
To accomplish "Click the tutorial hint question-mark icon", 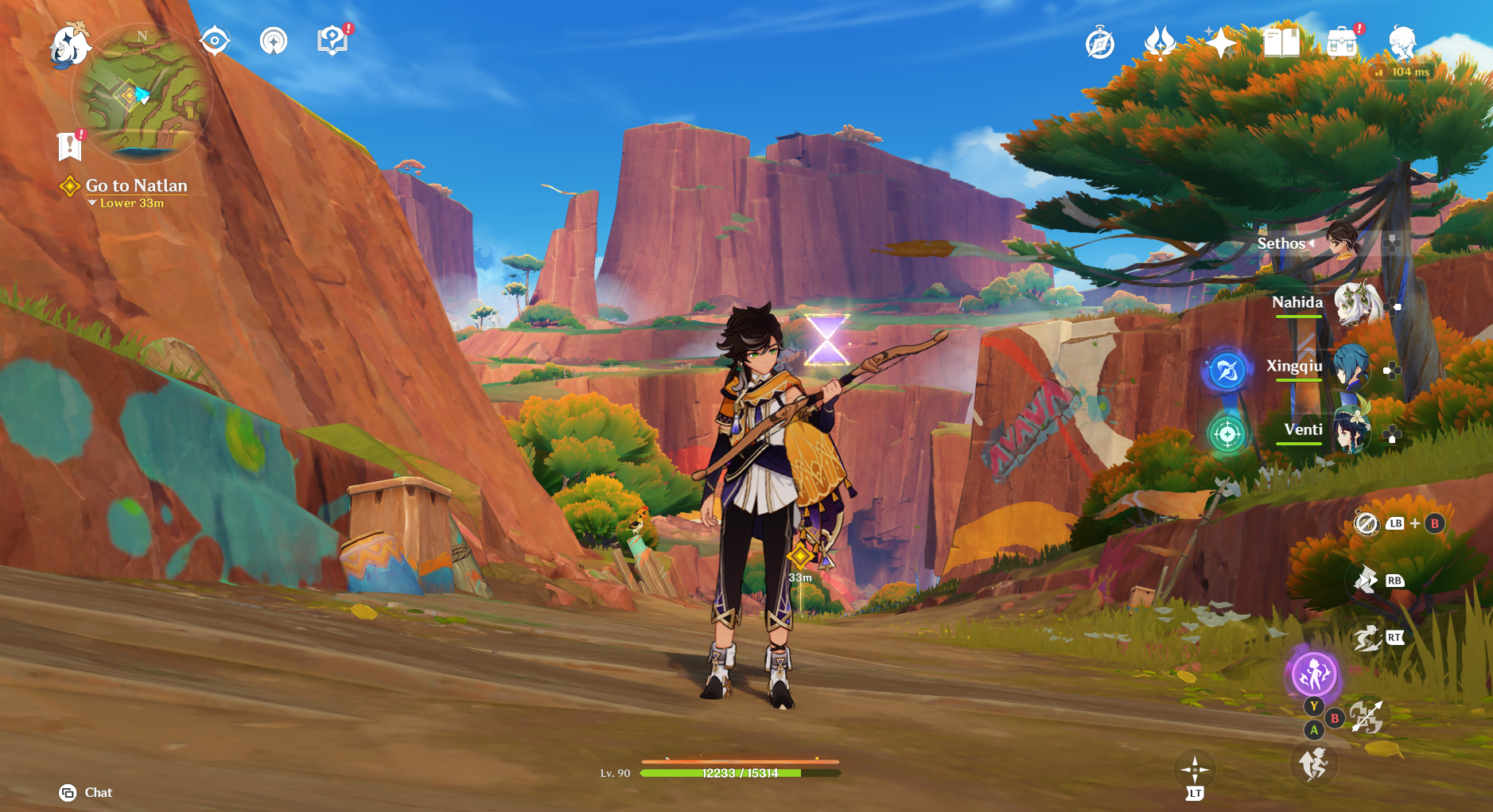I will pos(332,41).
